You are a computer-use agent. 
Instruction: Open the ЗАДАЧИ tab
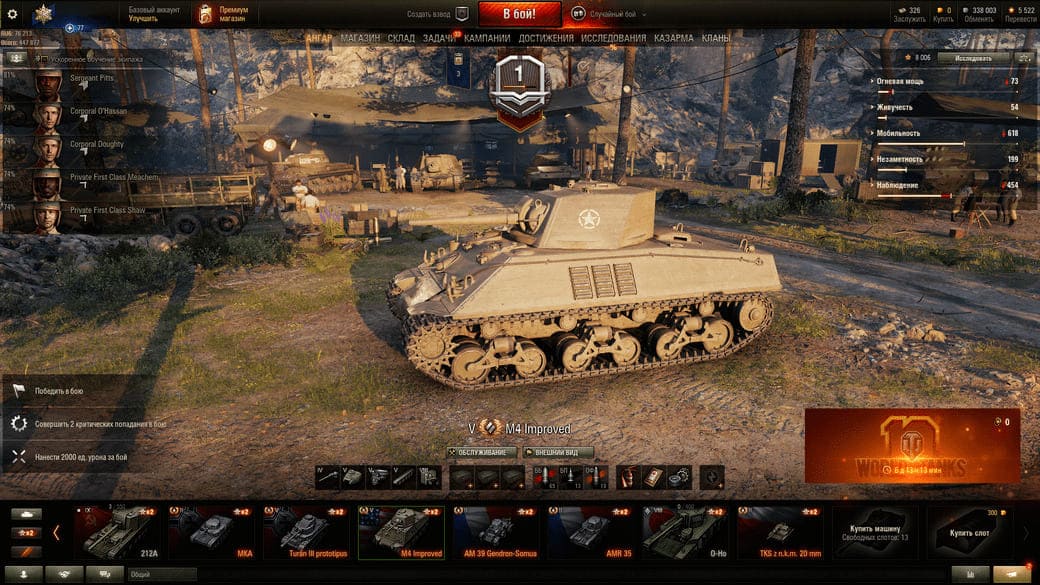[438, 38]
